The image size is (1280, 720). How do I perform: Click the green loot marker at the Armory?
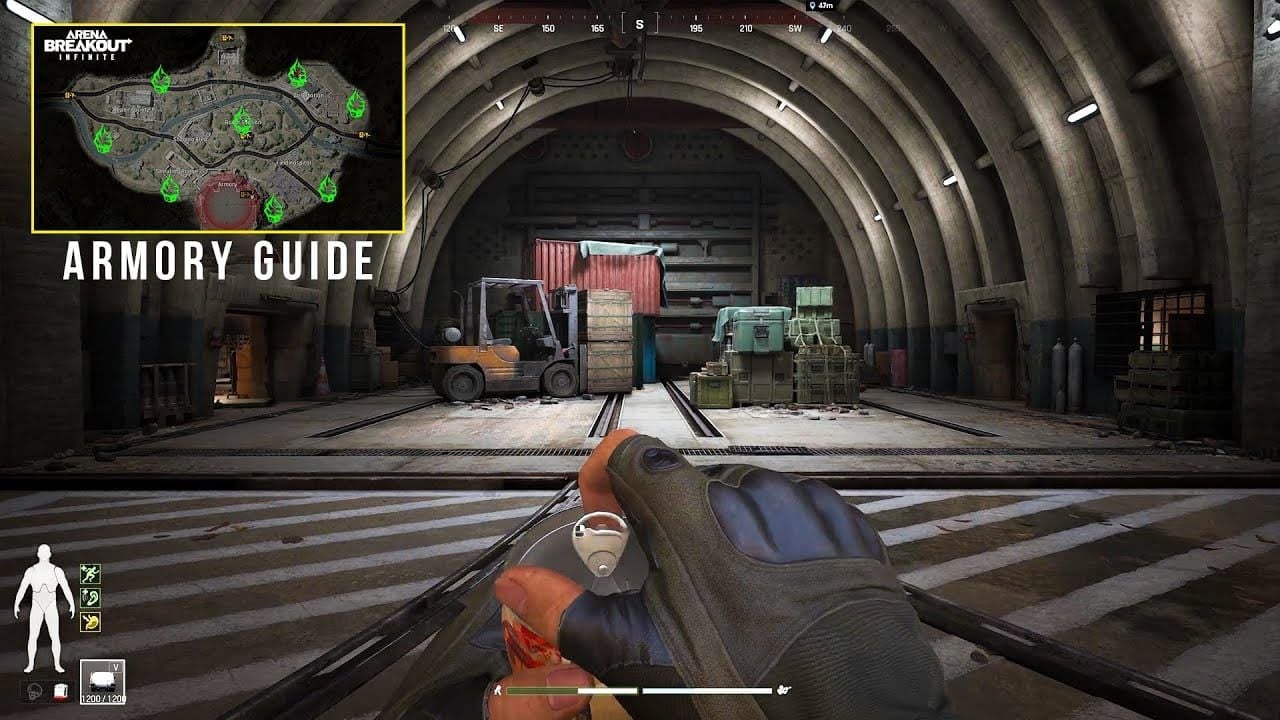tap(275, 208)
